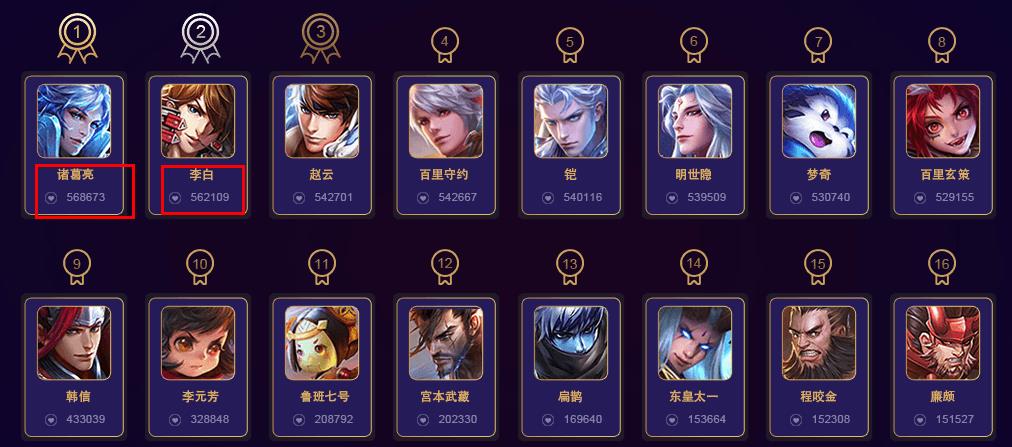Open the 赵云 hero card
This screenshot has height=447, width=1012.
pyautogui.click(x=322, y=122)
